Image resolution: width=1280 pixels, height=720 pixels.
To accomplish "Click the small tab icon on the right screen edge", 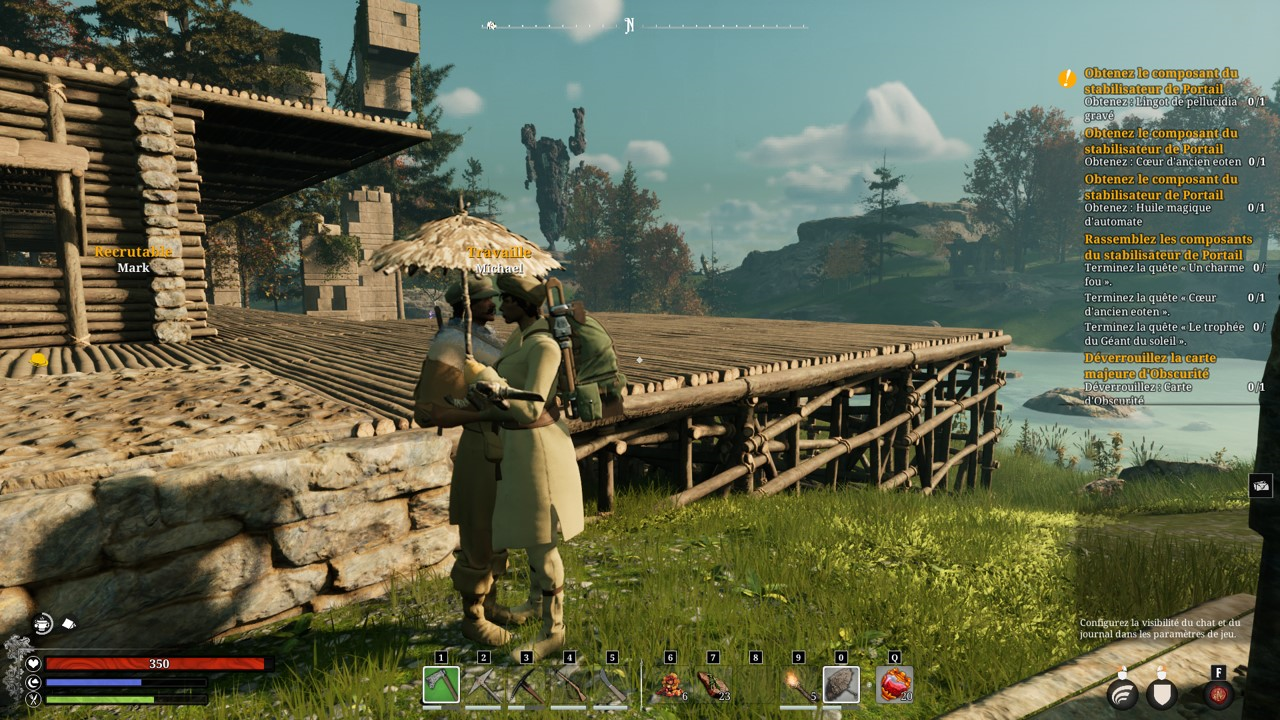I will (x=1261, y=485).
